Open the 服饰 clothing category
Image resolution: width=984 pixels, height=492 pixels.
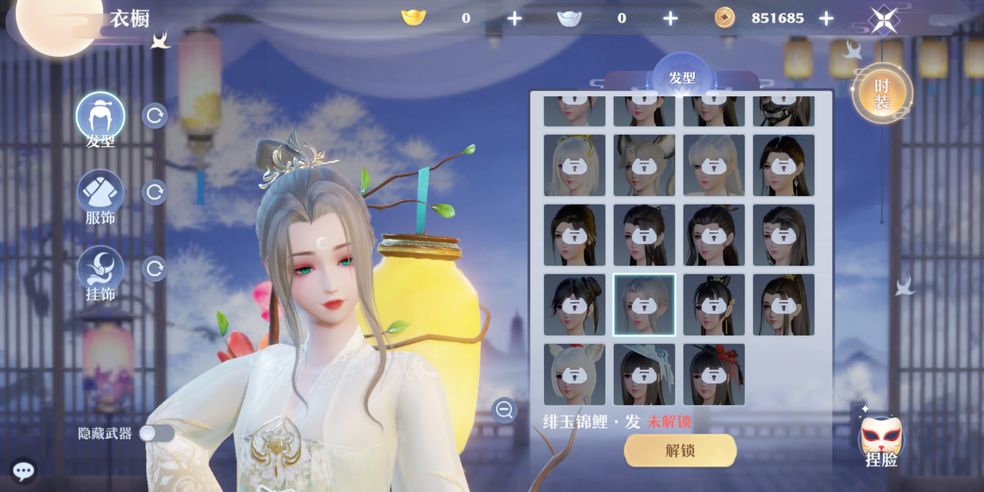pos(100,192)
